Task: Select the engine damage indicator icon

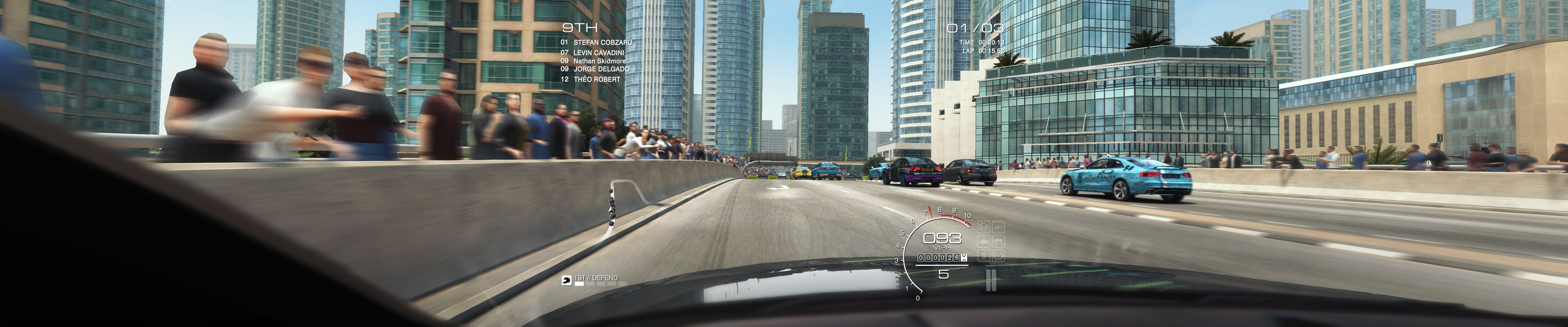Action: tap(984, 241)
